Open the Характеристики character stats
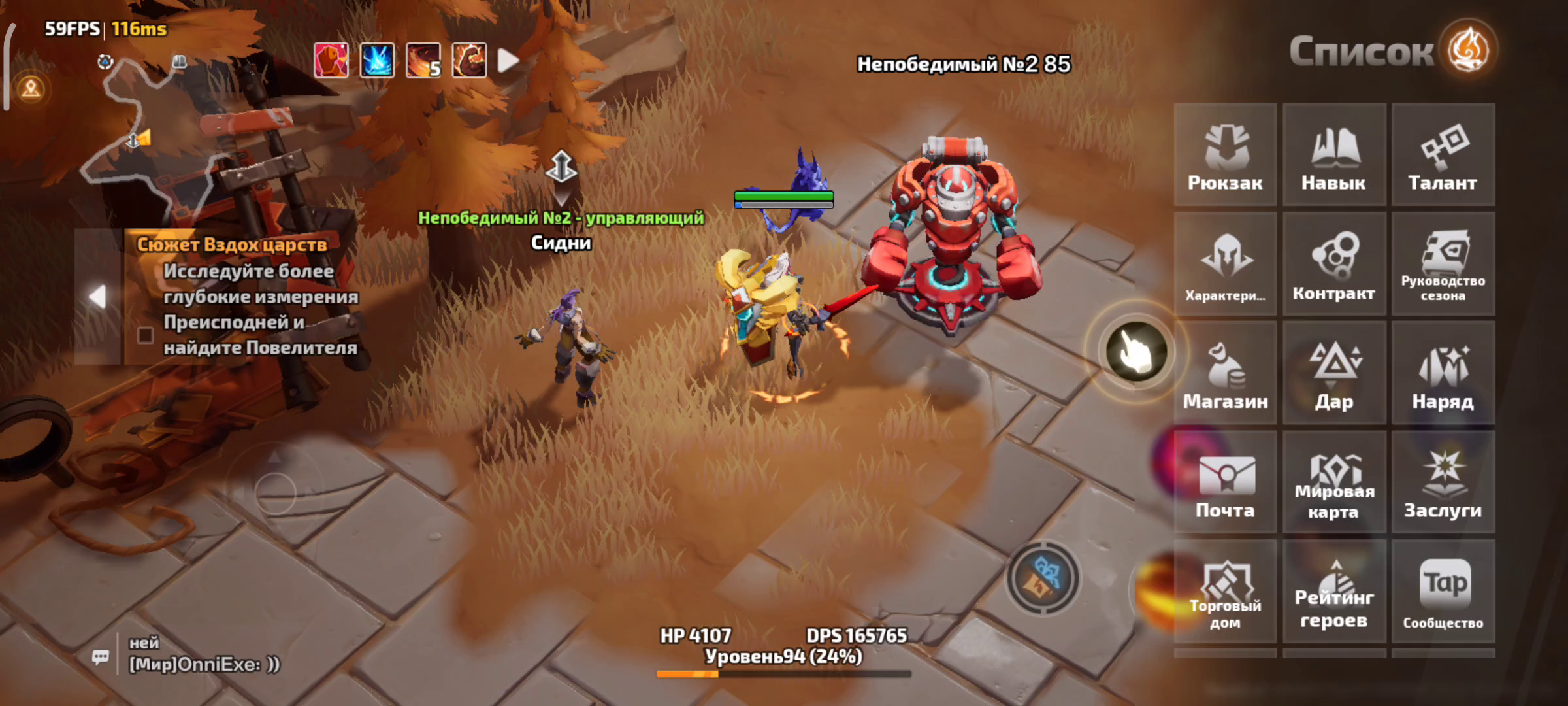 click(x=1225, y=264)
